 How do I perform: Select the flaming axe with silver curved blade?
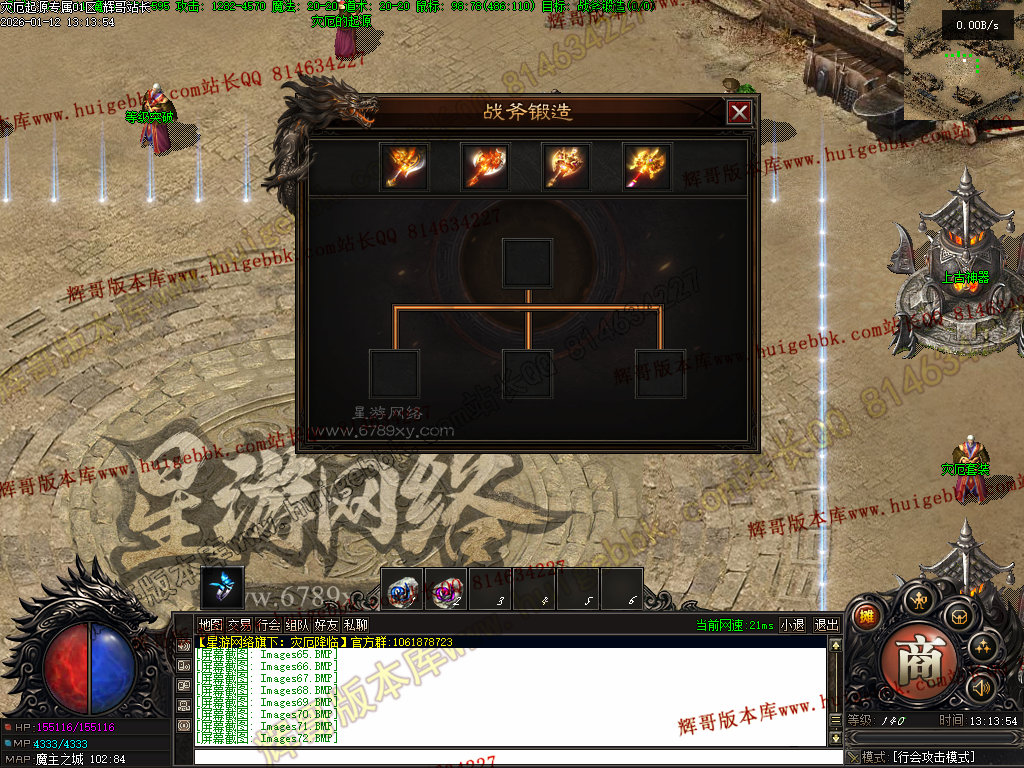coord(404,167)
